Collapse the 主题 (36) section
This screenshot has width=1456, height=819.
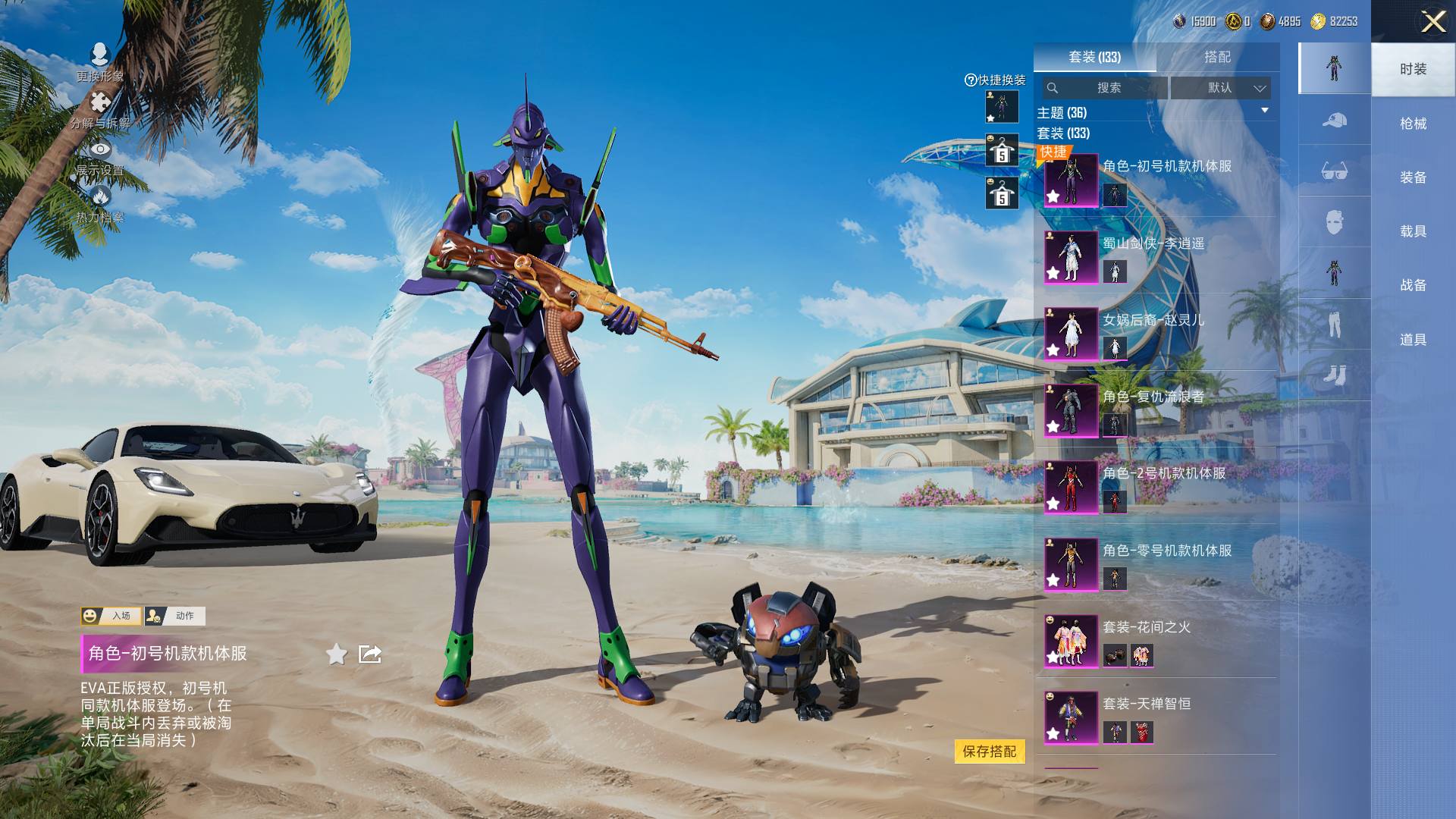click(x=1264, y=111)
